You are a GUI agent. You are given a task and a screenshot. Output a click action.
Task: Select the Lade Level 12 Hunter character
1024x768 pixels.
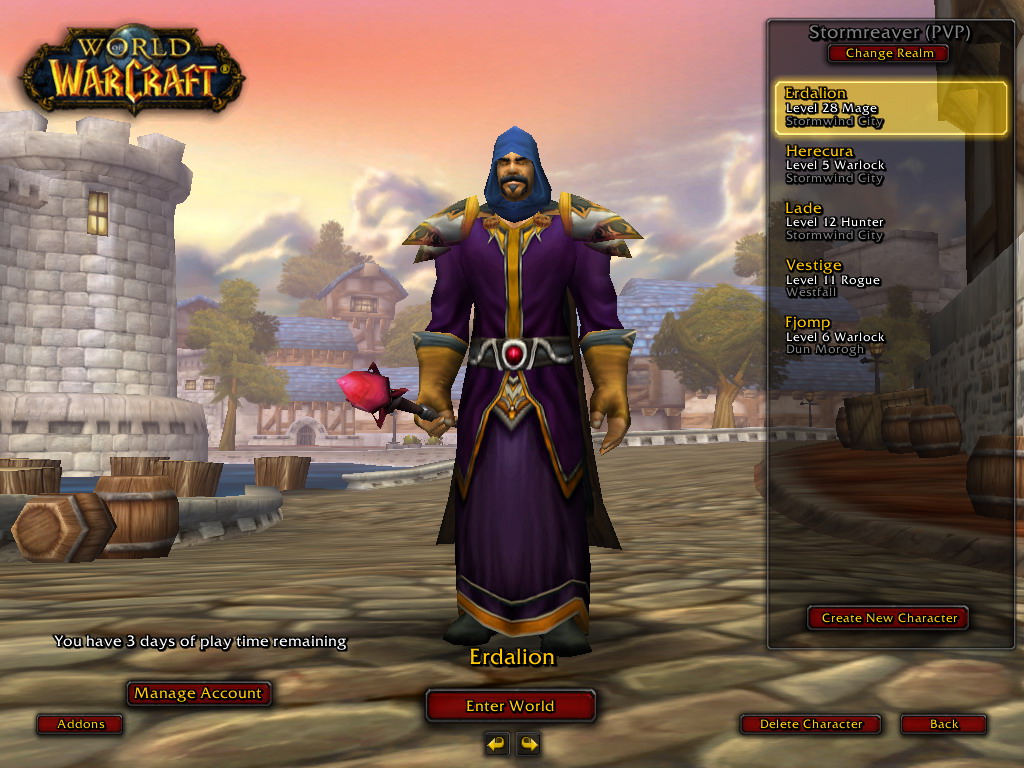tap(890, 222)
